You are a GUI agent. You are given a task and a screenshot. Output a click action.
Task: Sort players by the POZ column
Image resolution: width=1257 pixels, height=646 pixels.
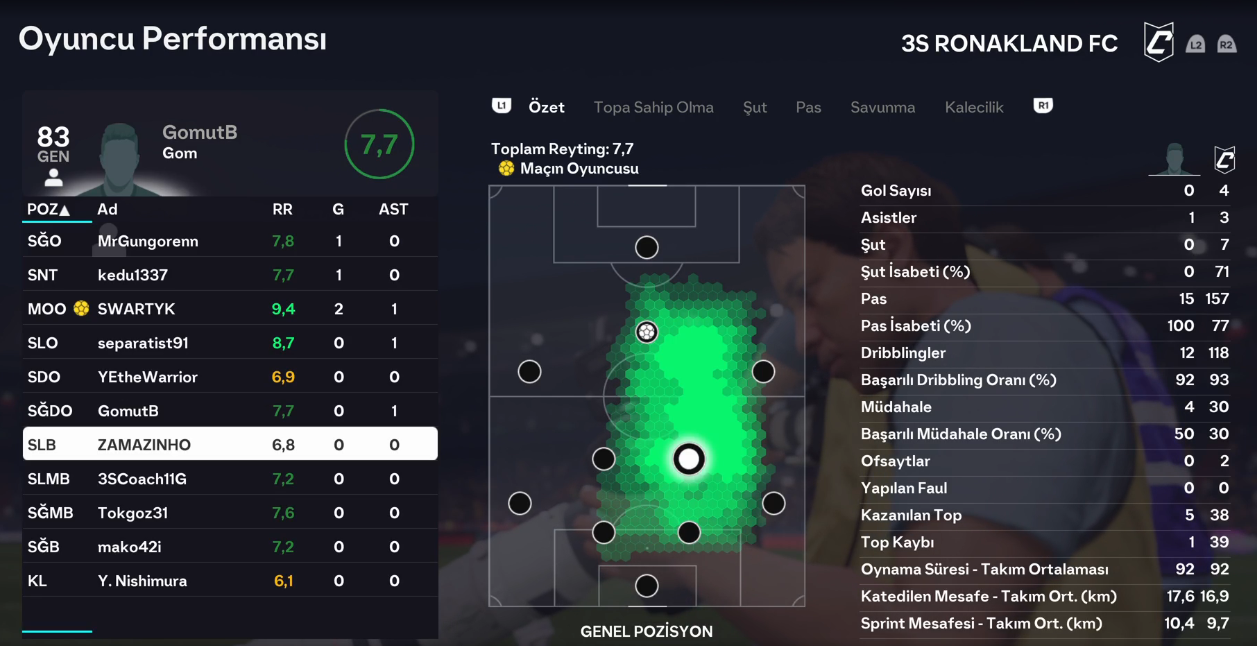tap(49, 209)
